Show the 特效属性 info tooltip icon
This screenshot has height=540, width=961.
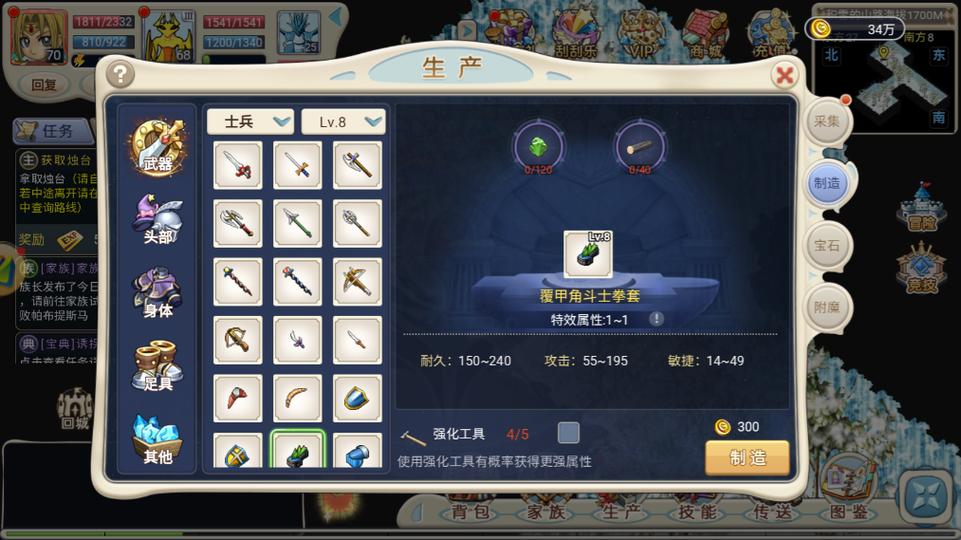point(656,319)
